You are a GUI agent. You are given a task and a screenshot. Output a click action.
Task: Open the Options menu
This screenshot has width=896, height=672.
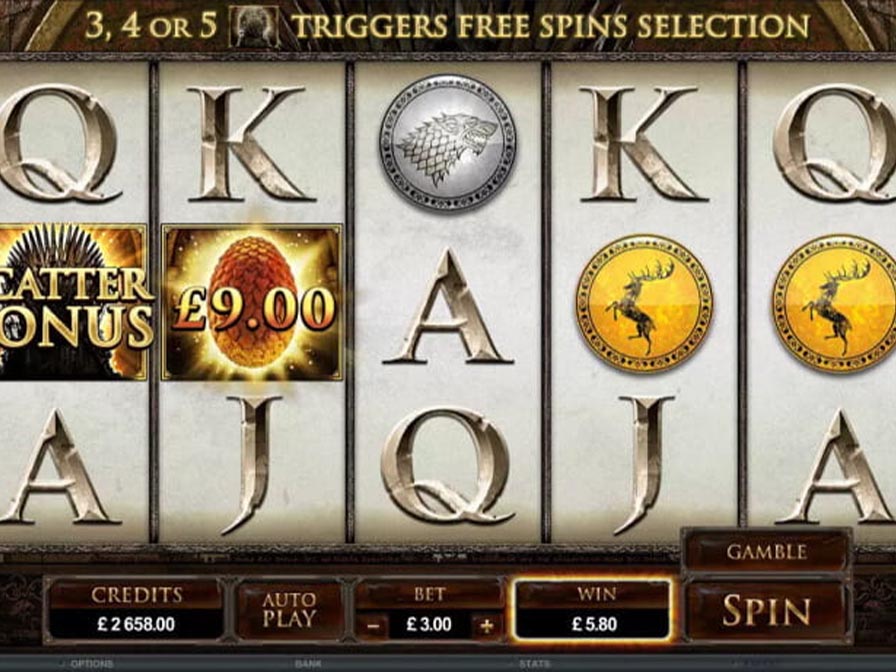(90, 663)
